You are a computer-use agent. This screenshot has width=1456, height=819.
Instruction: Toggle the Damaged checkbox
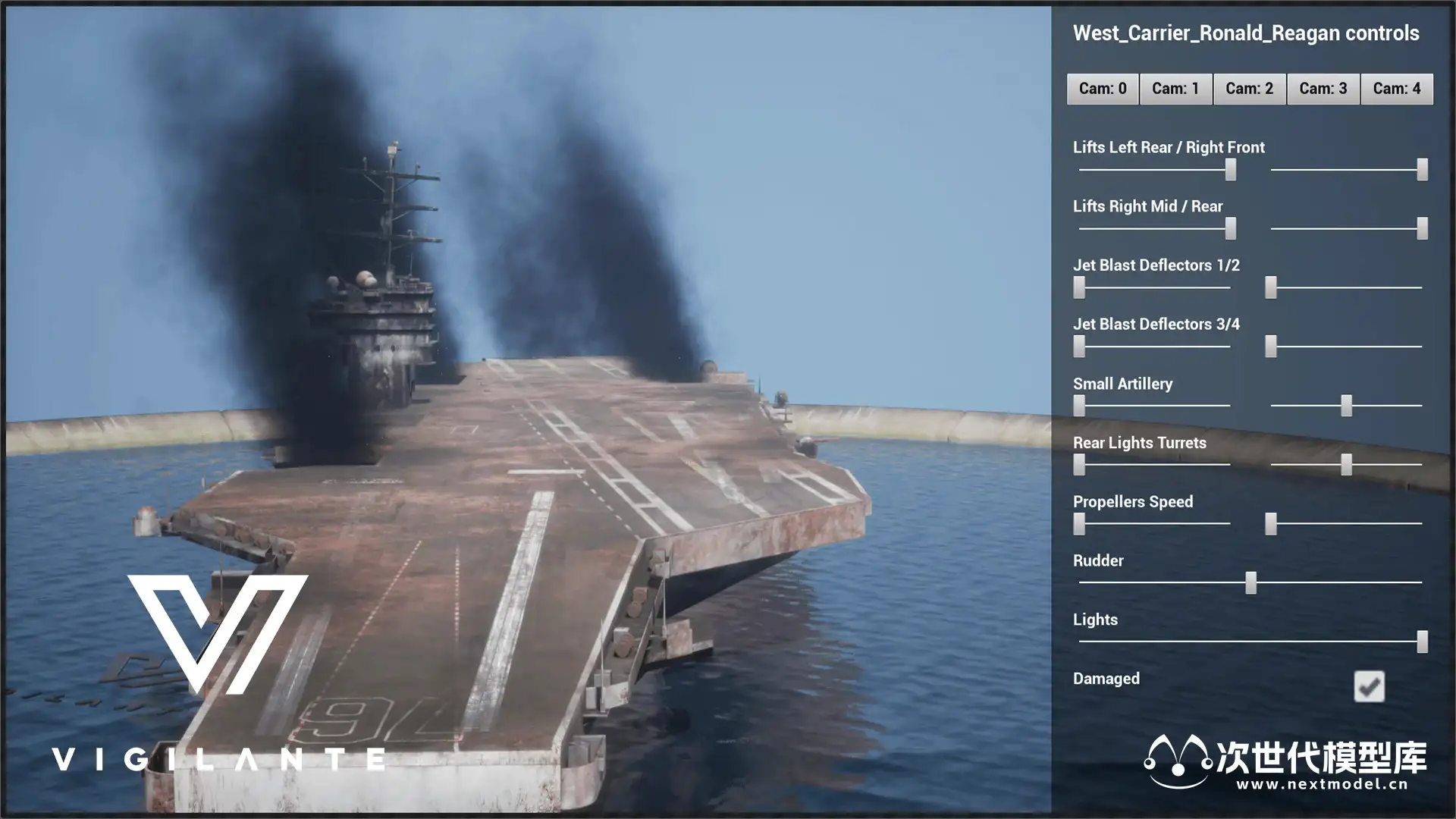pos(1369,686)
